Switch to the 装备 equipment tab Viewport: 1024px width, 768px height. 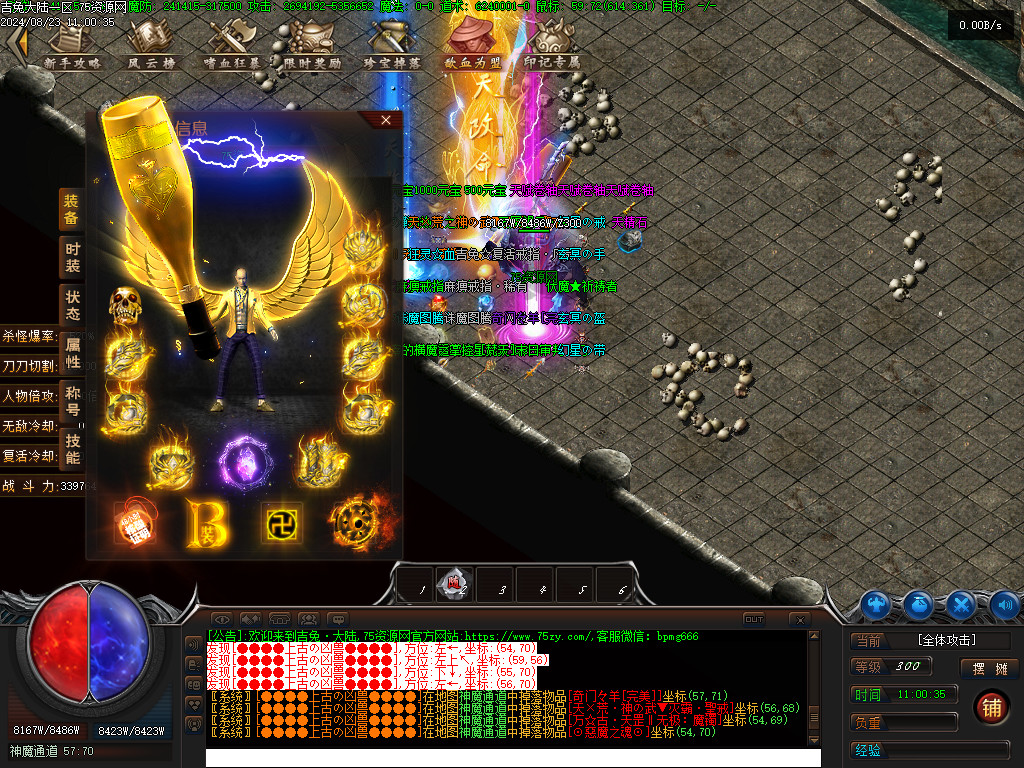tap(72, 209)
